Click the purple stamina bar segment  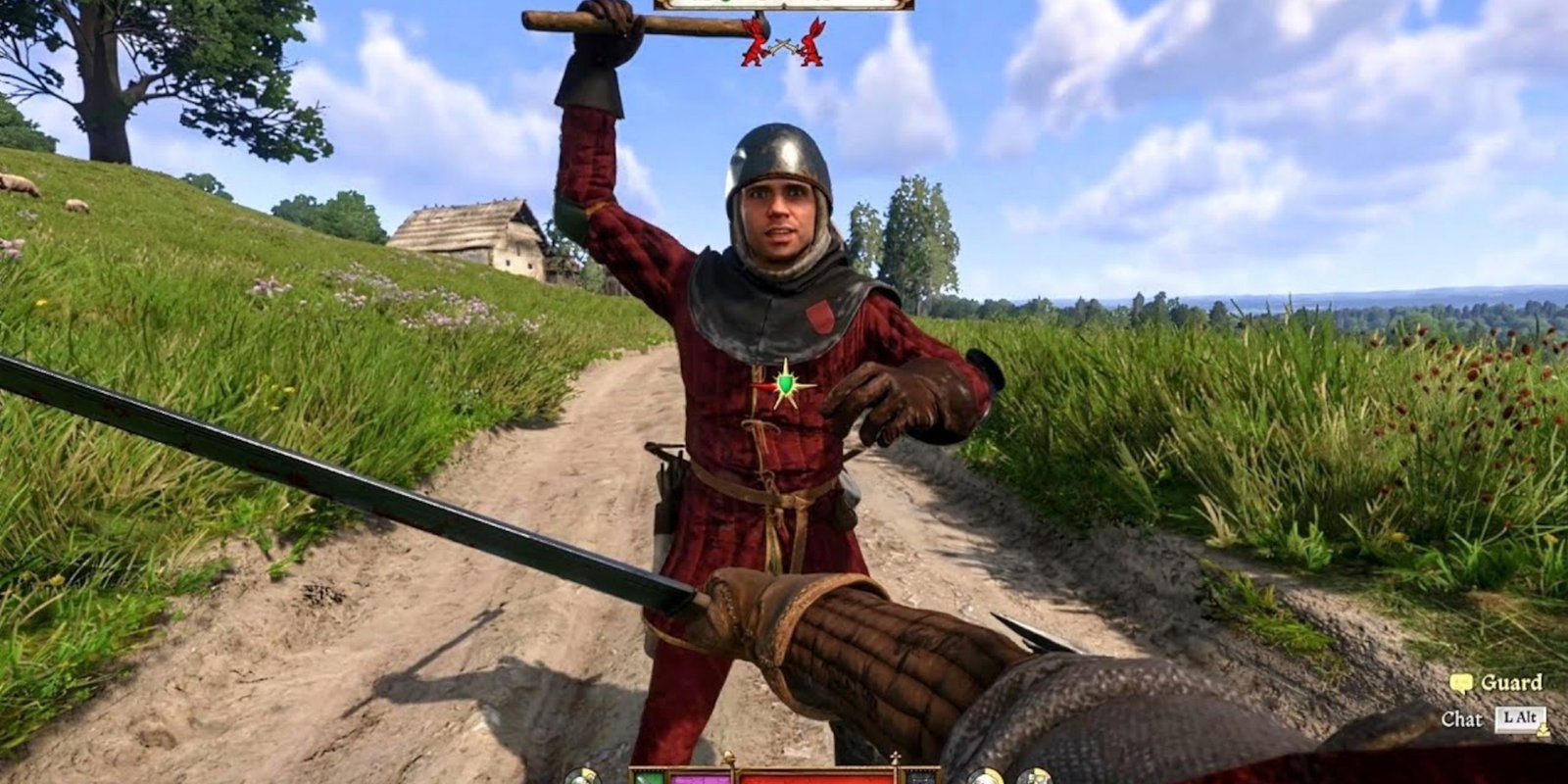[699, 778]
